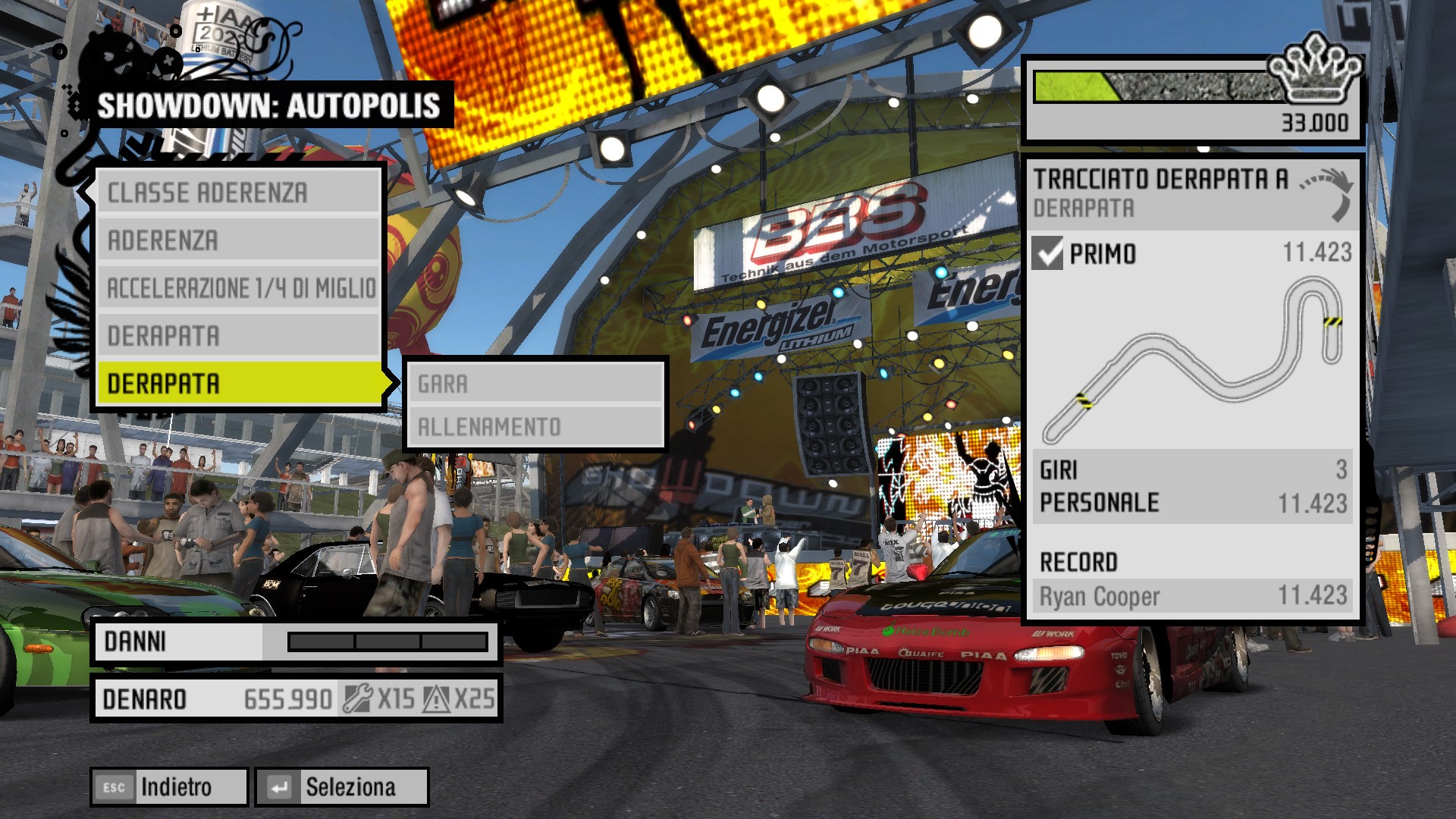Choose ALLENAMENTO practice mode
The width and height of the screenshot is (1456, 819).
pyautogui.click(x=535, y=427)
